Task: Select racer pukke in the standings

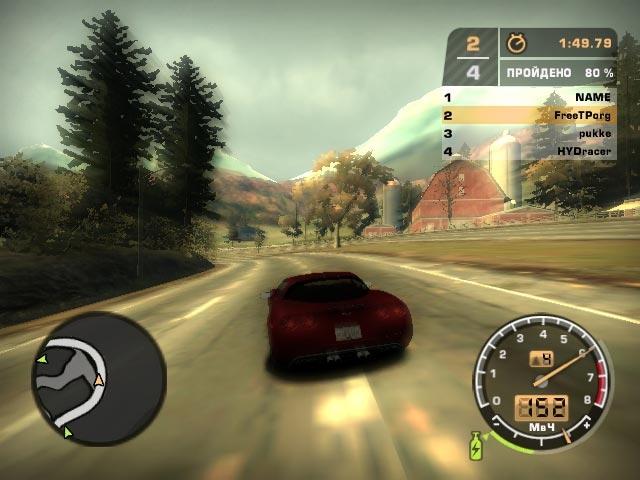Action: click(x=529, y=133)
